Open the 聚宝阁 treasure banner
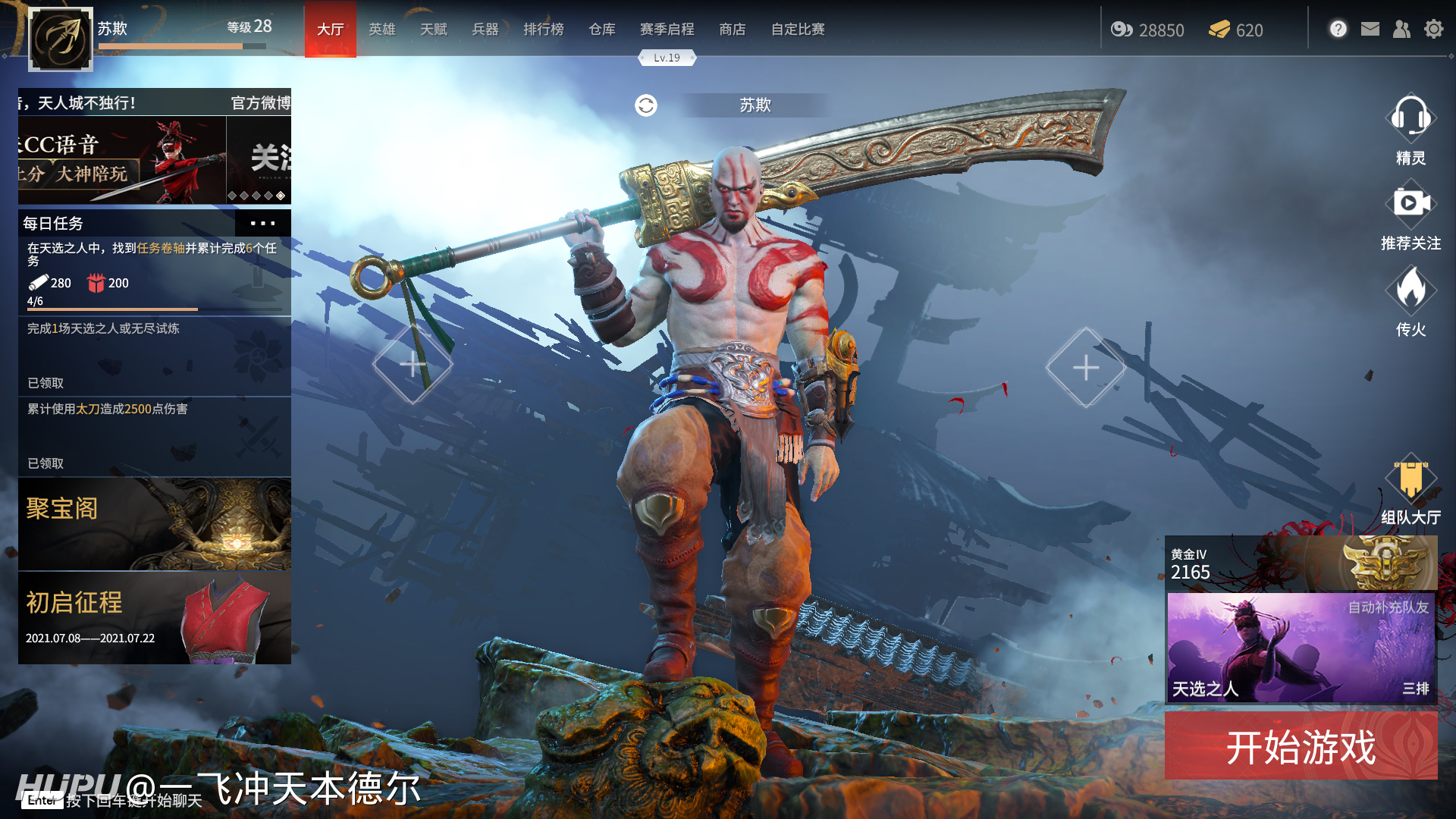The height and width of the screenshot is (819, 1456). (155, 524)
